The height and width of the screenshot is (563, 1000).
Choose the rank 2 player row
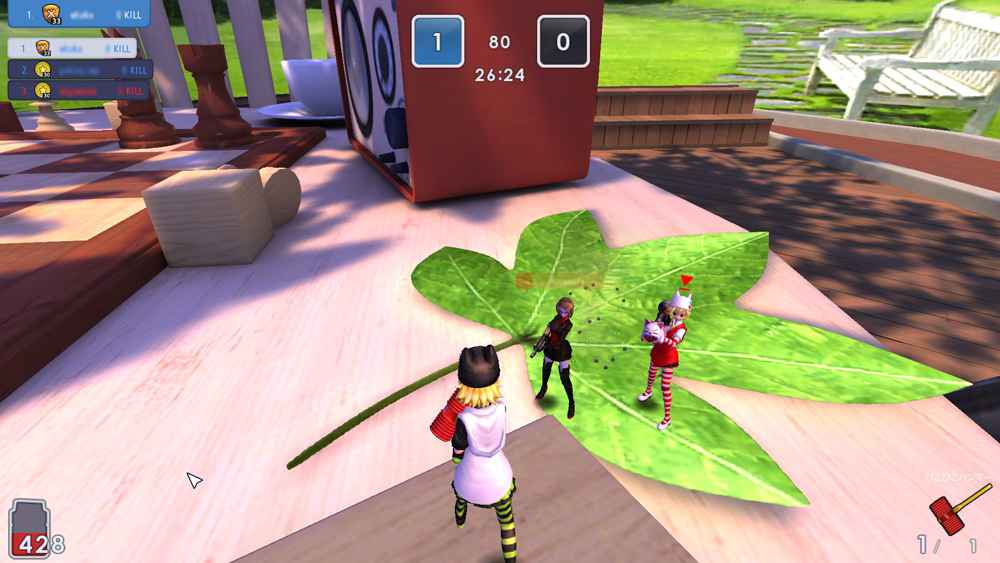[80, 69]
